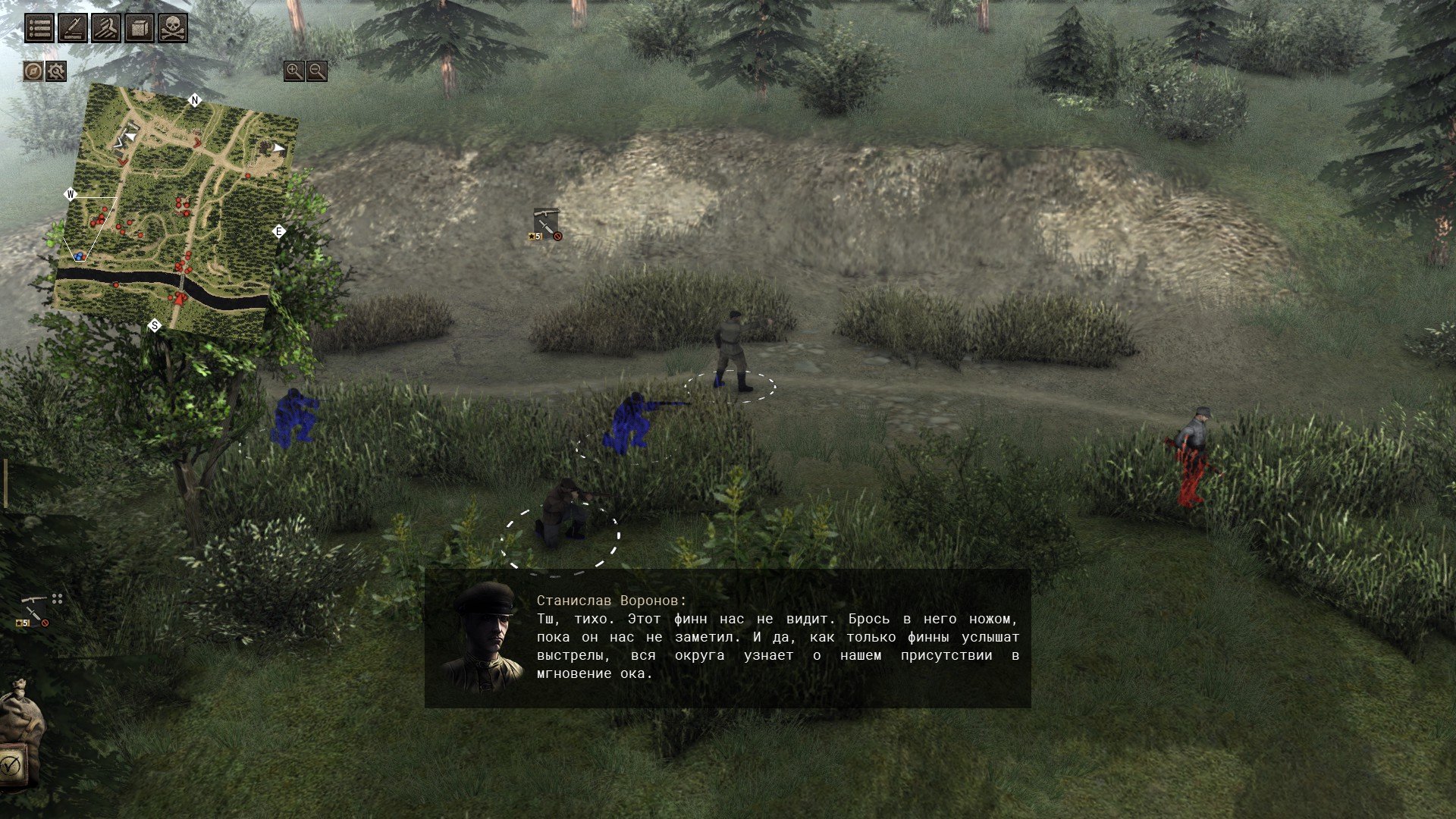This screenshot has height=819, width=1456.
Task: Zoom in the minimap
Action: [x=293, y=71]
